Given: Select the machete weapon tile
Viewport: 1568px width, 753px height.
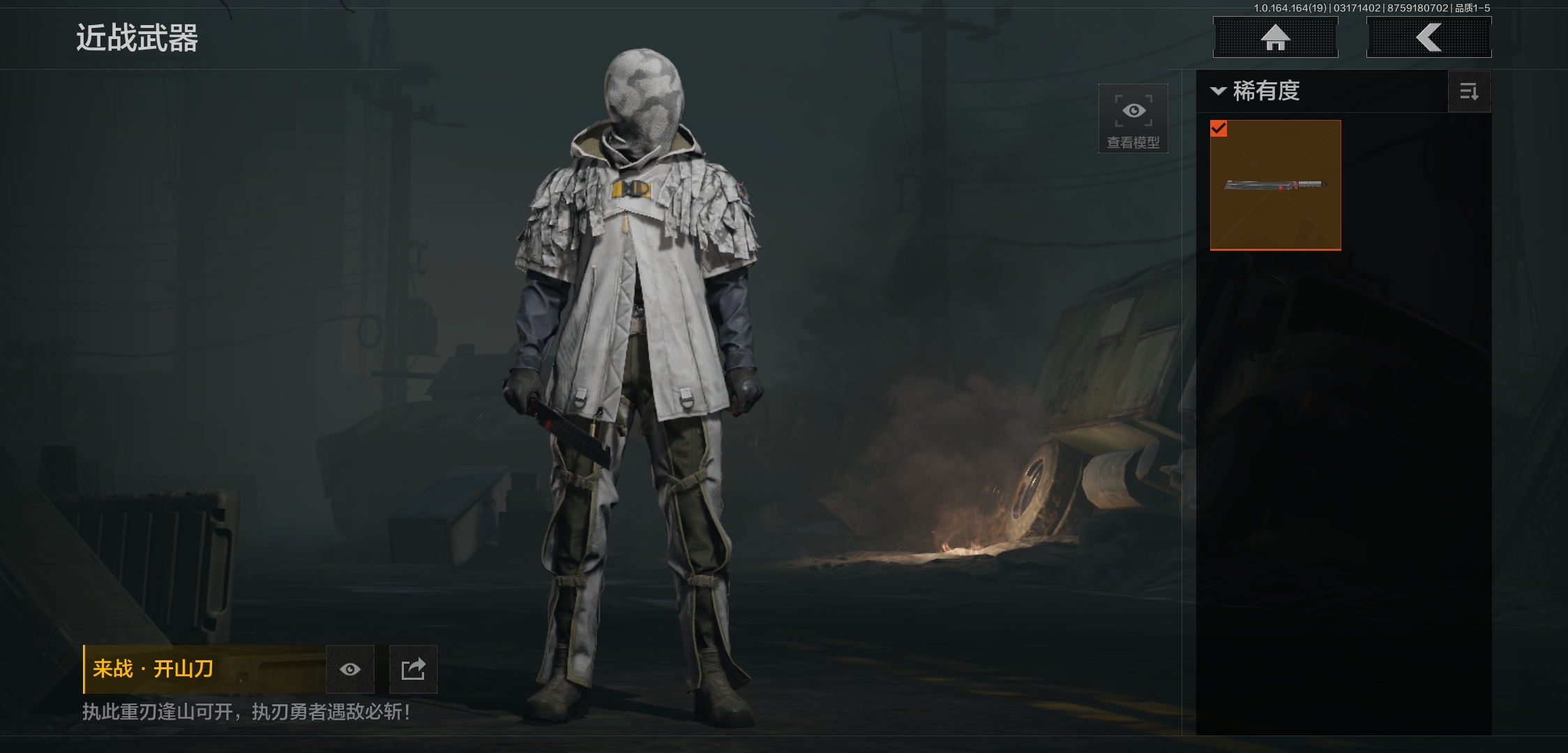Looking at the screenshot, I should 1275,185.
